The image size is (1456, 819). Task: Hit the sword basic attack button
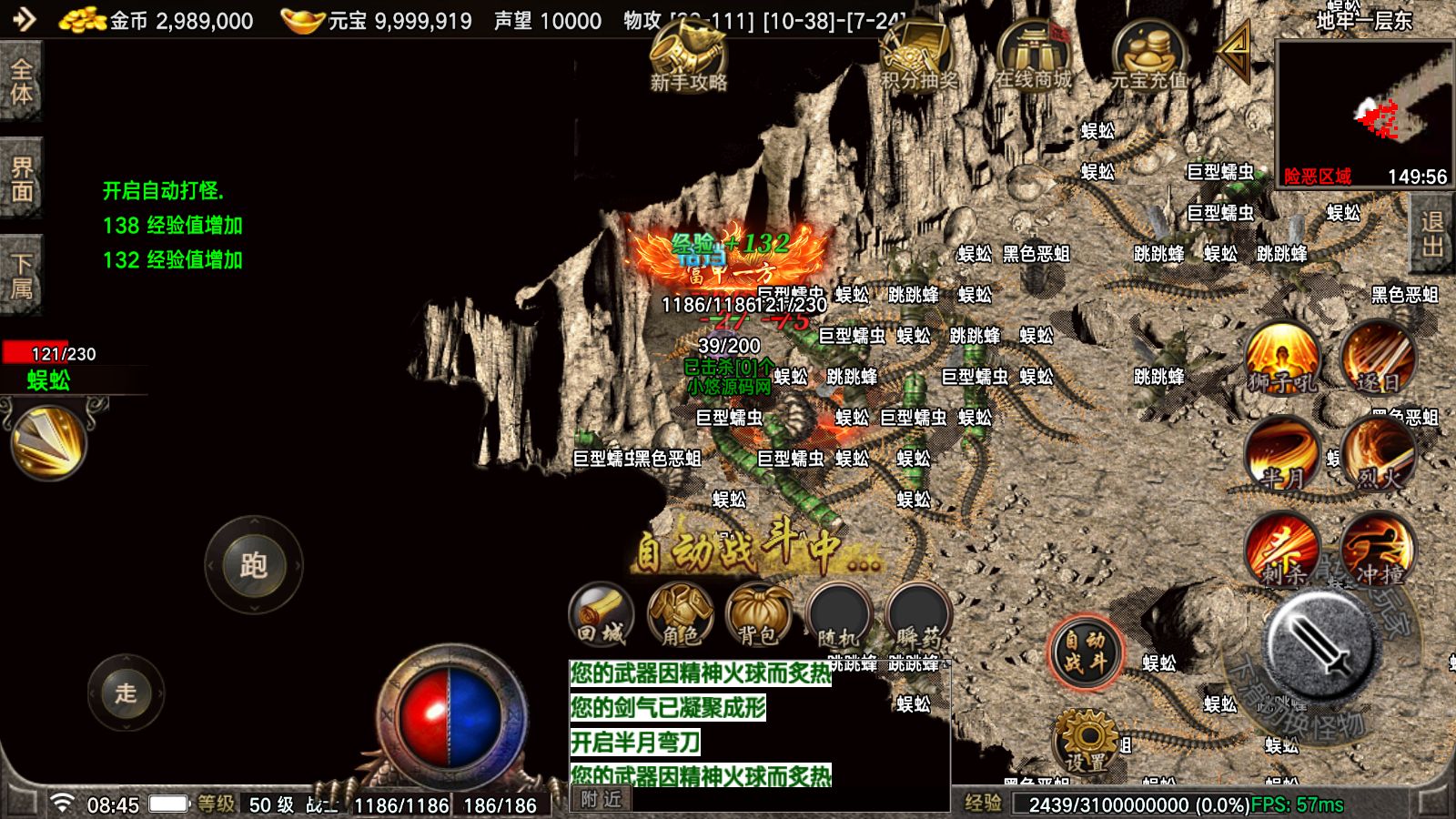(1321, 643)
